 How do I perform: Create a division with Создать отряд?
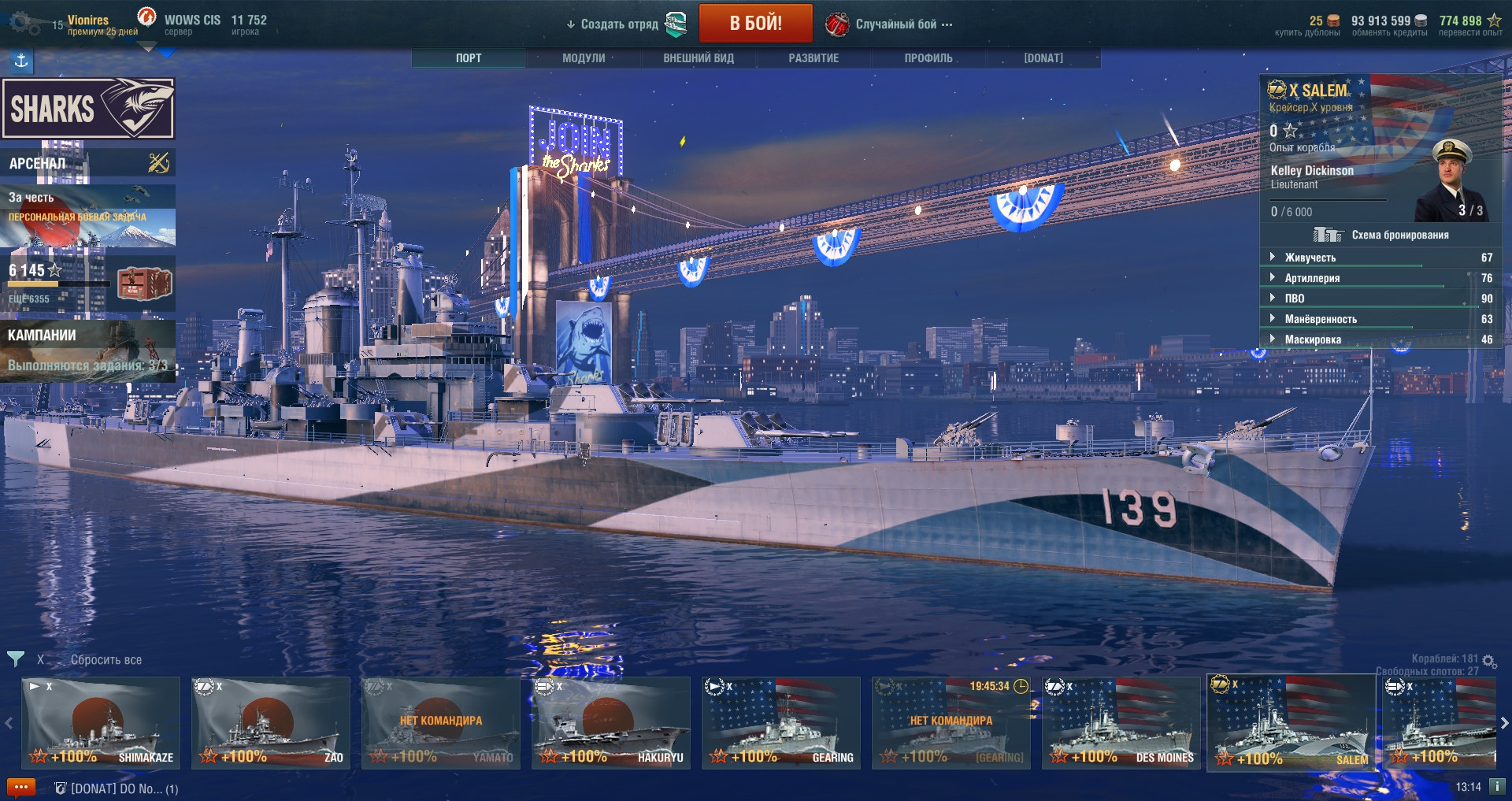click(x=619, y=24)
